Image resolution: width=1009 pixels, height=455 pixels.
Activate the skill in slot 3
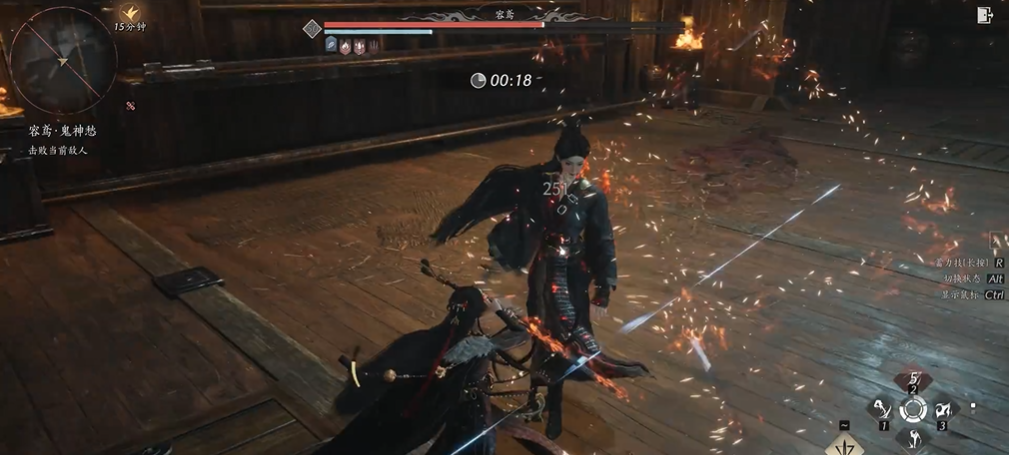click(943, 409)
